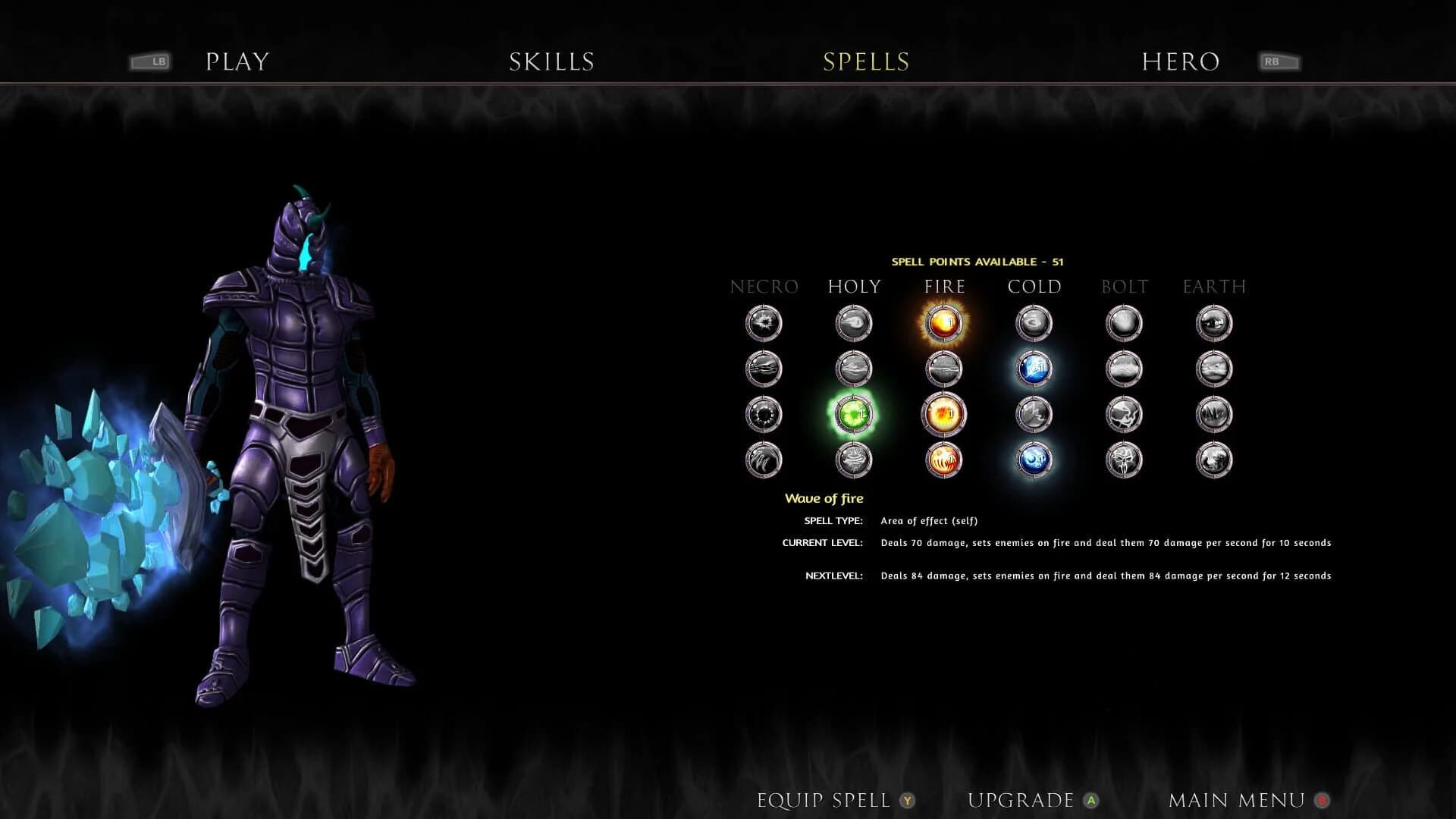Image resolution: width=1456 pixels, height=819 pixels.
Task: Select the second Fire column spell orb
Action: coord(943,369)
